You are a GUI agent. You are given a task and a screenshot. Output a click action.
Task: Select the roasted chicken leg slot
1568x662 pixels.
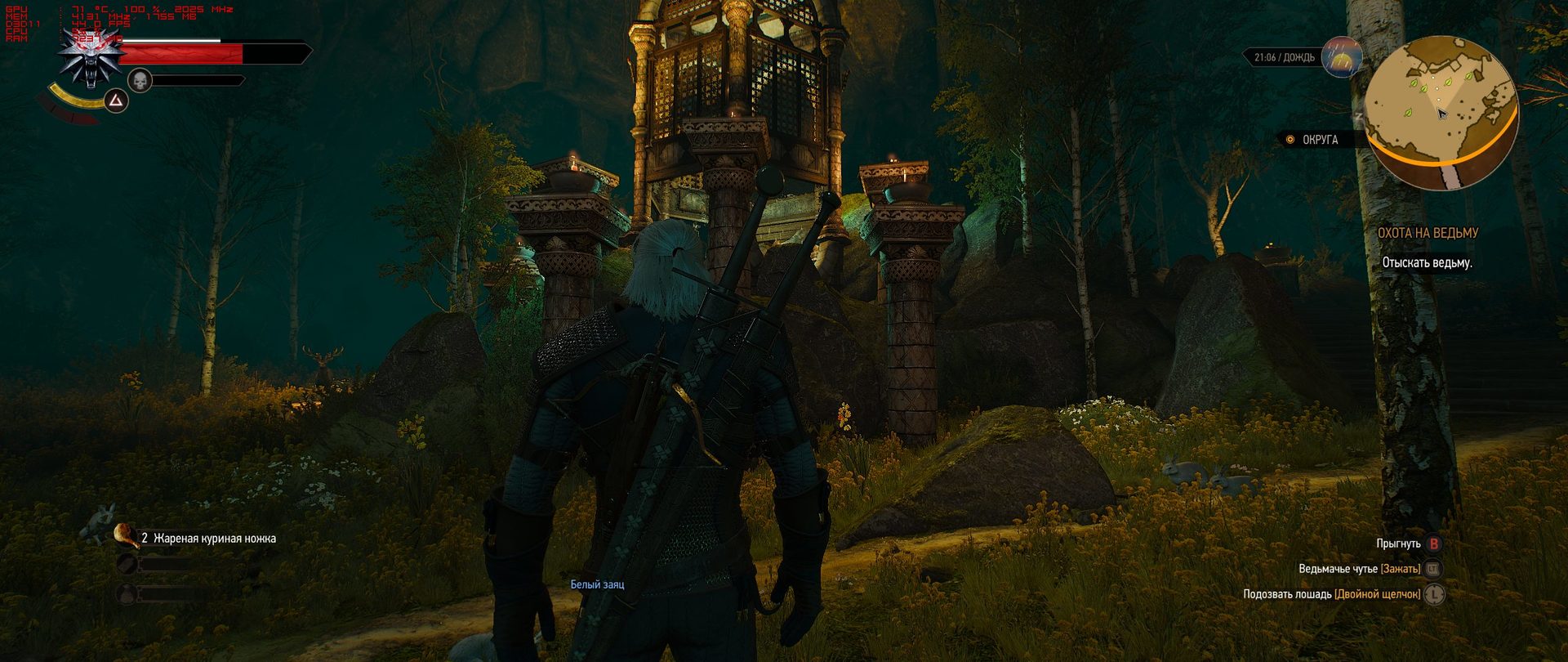[127, 536]
